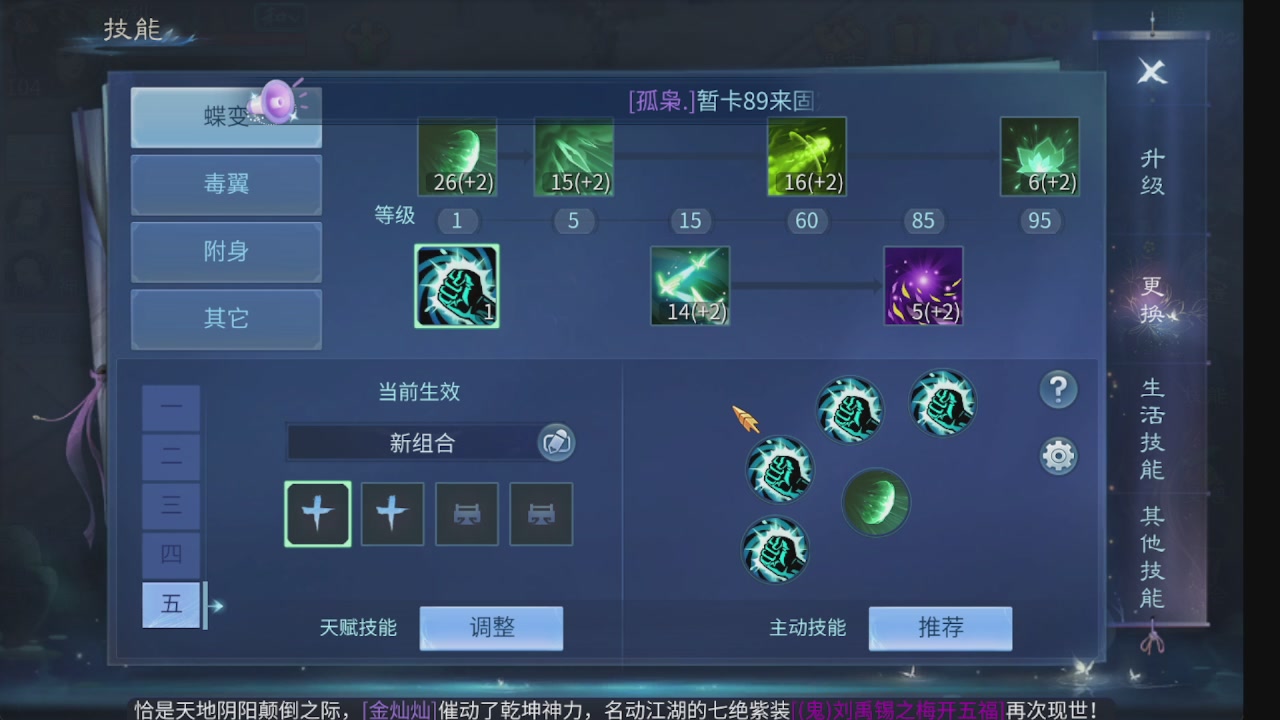Click the settings gear icon

(1058, 455)
